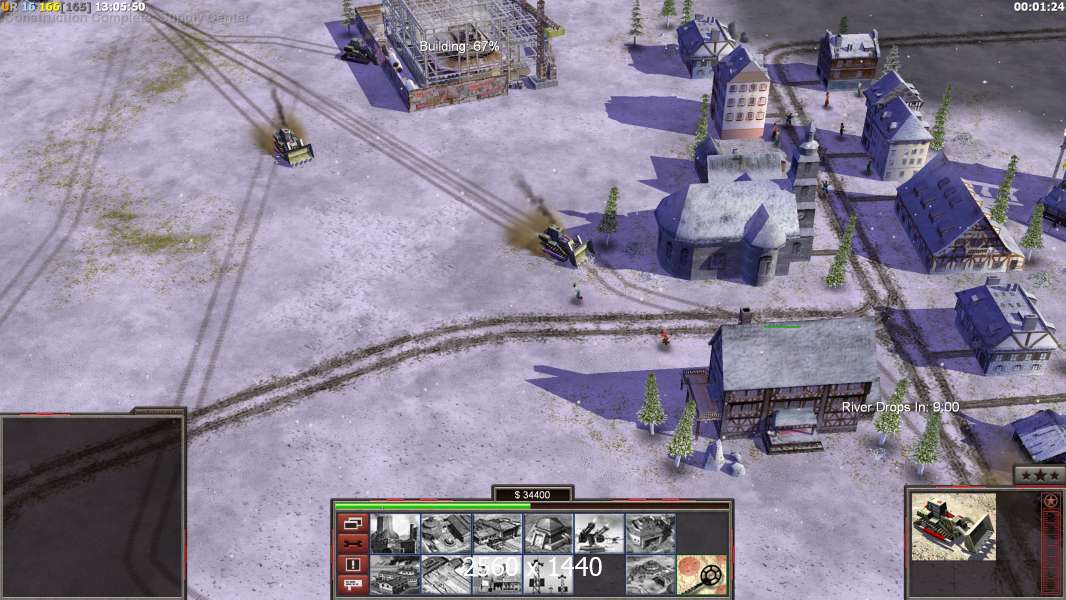Viewport: 1066px width, 600px height.
Task: Click the radar minimap panel
Action: pos(92,506)
